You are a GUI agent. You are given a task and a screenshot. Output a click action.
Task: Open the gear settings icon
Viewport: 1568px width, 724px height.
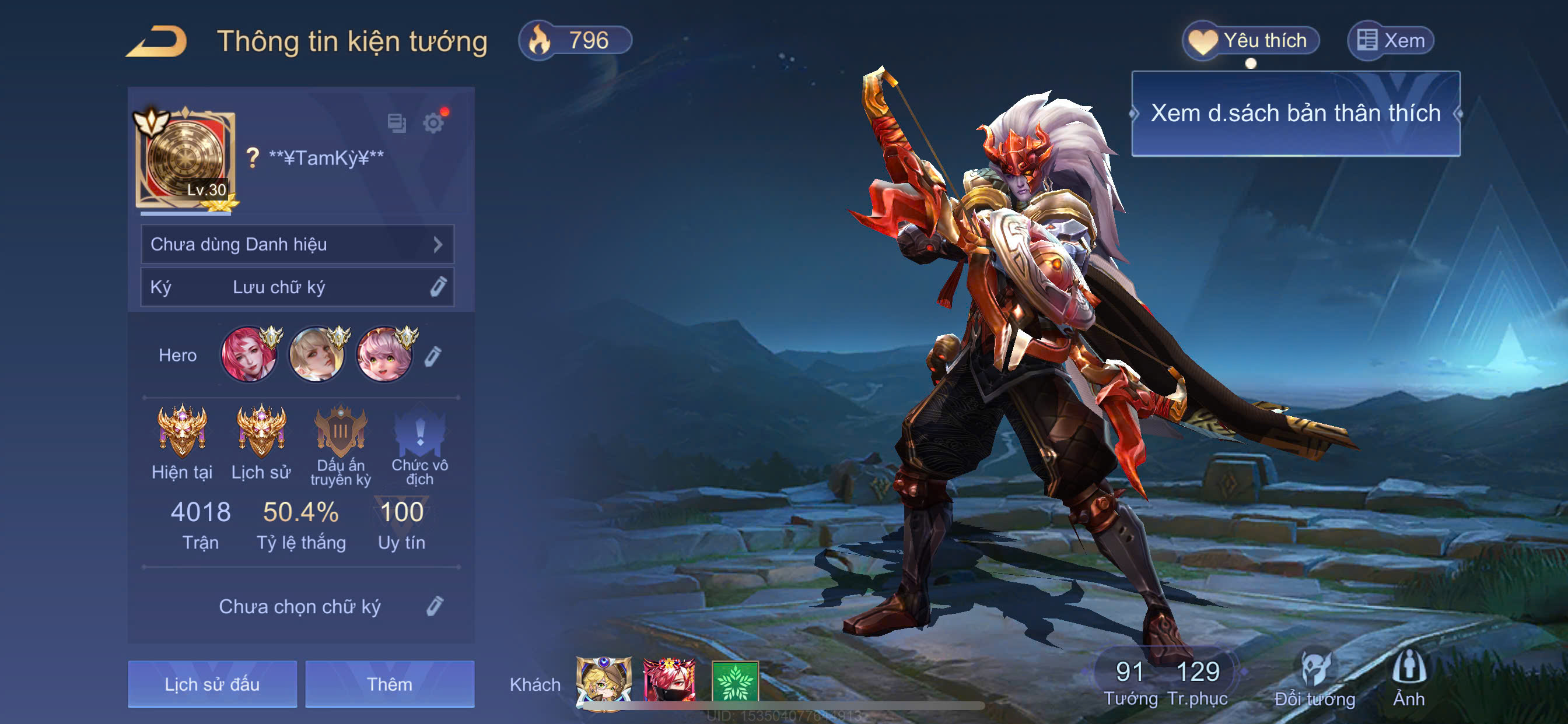[x=433, y=124]
